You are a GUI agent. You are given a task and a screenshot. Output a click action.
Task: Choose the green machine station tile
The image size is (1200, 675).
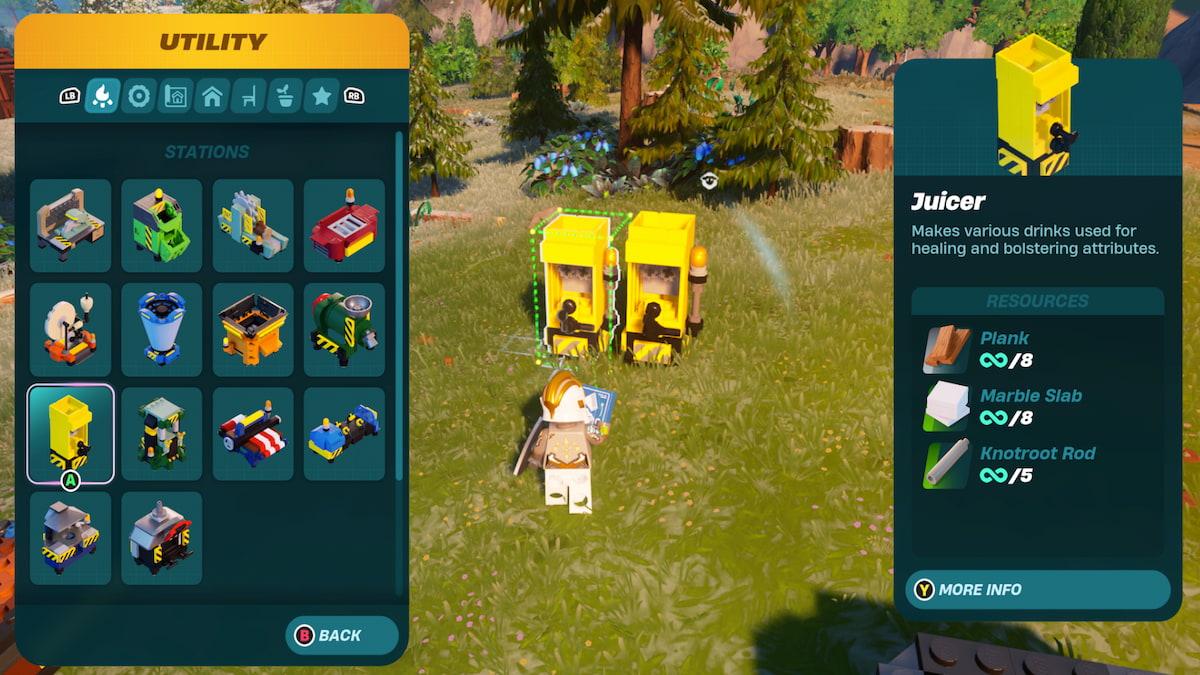pos(162,225)
